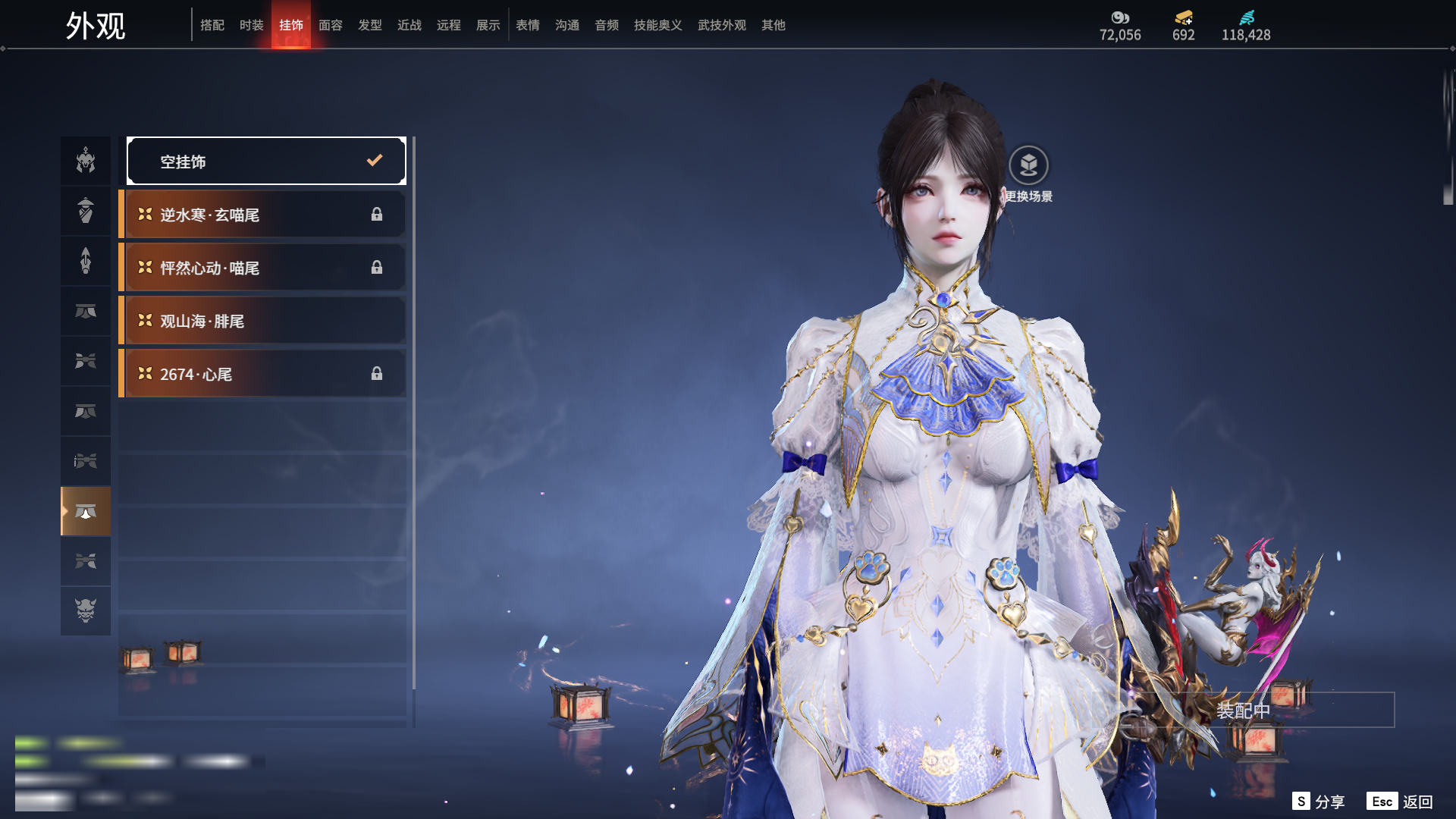
Task: Switch to the 远程 tab
Action: tap(449, 25)
